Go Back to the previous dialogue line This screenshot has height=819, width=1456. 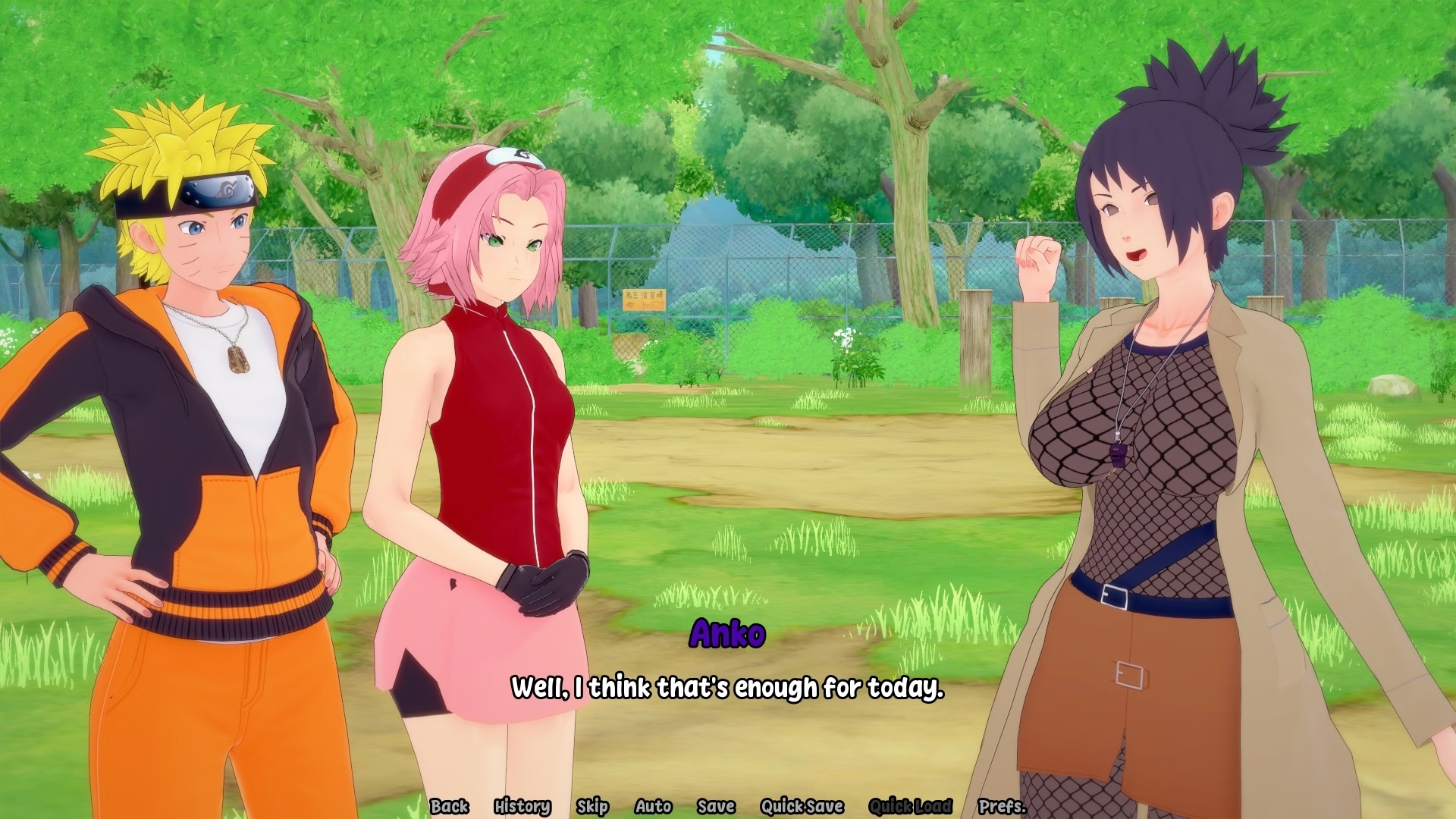tap(449, 806)
